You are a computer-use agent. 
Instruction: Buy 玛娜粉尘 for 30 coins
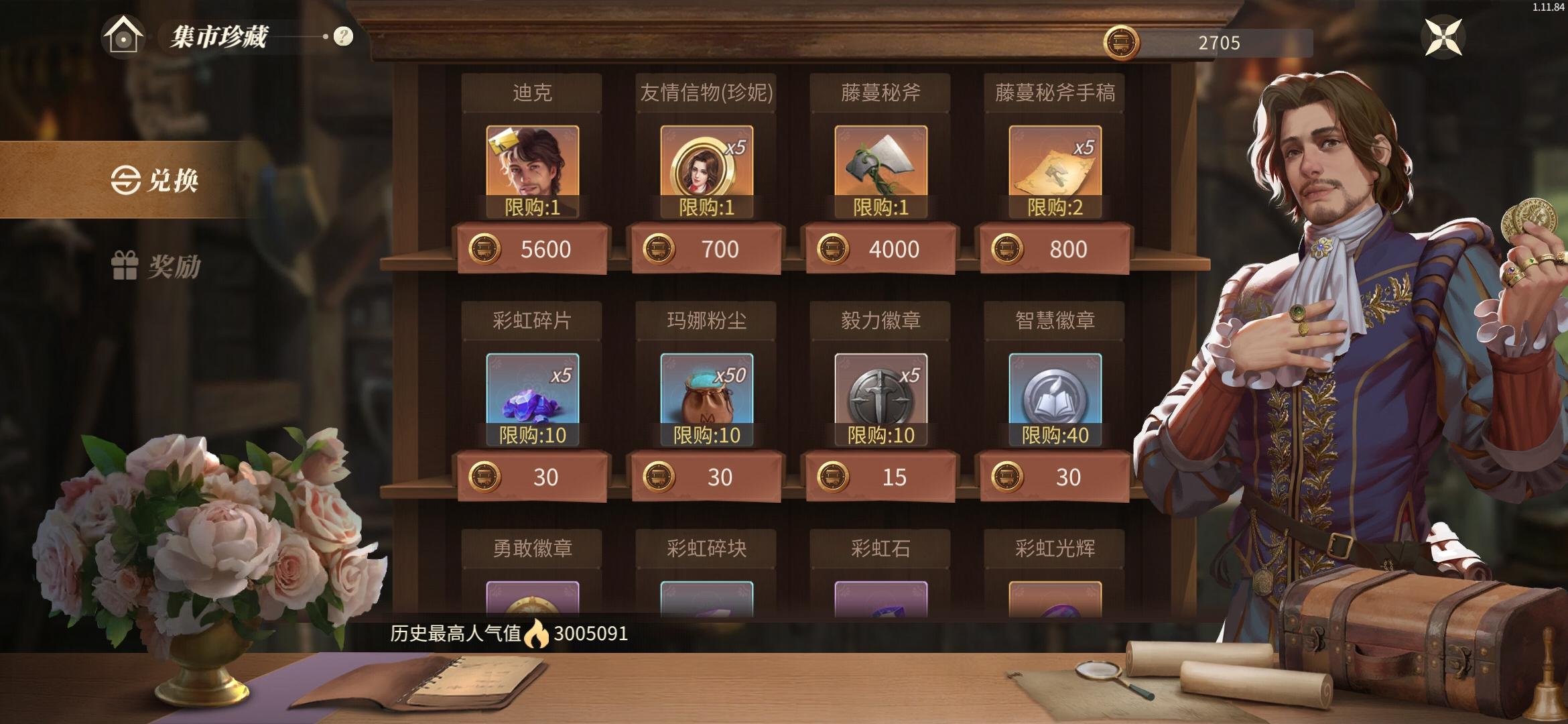[706, 477]
